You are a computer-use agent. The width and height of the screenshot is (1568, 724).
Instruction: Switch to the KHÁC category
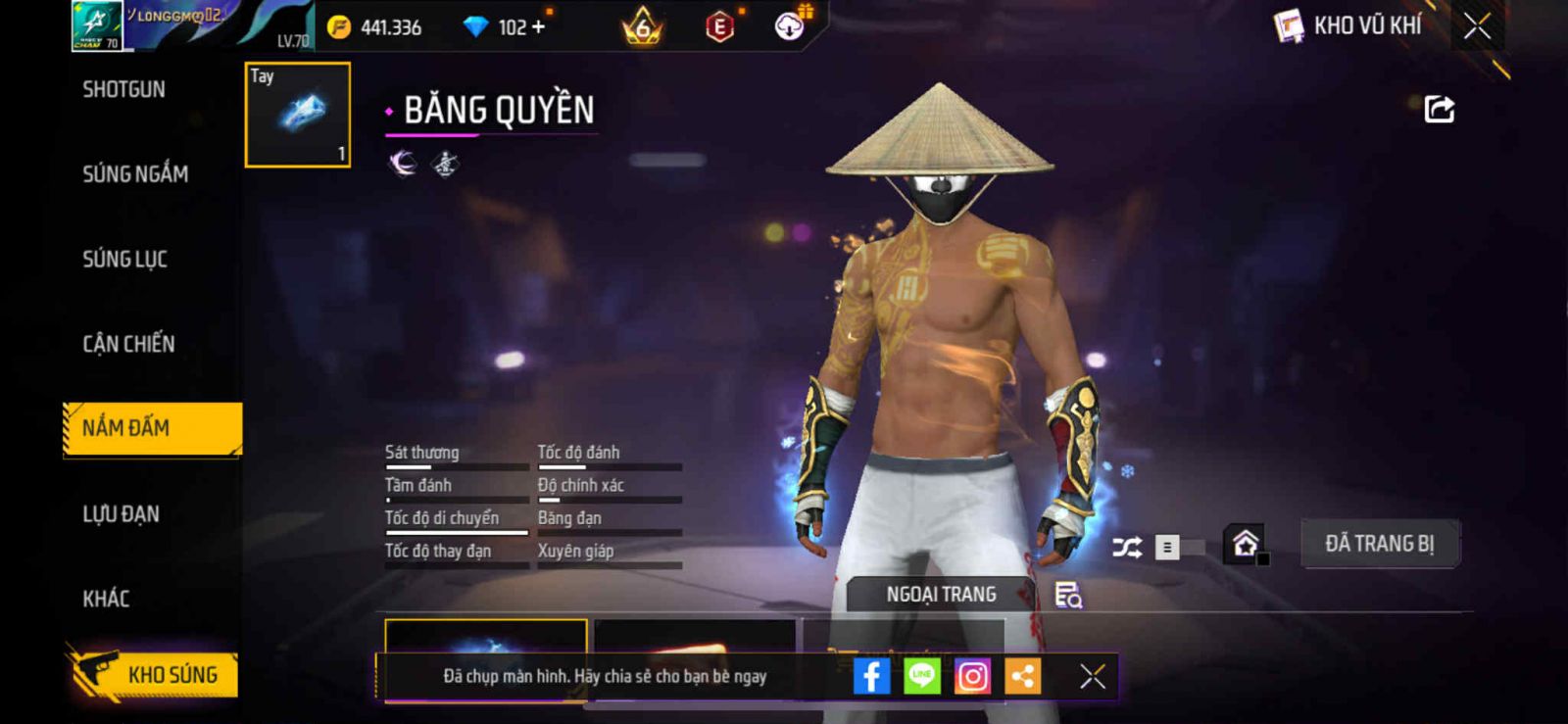(x=106, y=599)
